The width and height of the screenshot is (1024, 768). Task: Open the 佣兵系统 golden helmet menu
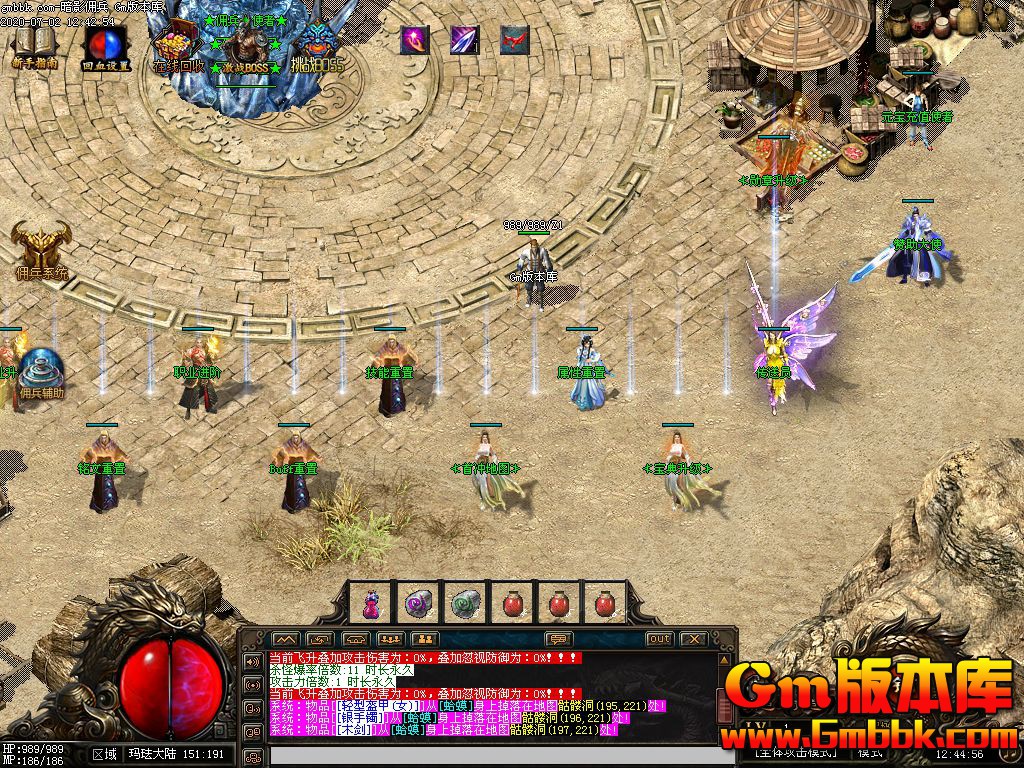(41, 248)
